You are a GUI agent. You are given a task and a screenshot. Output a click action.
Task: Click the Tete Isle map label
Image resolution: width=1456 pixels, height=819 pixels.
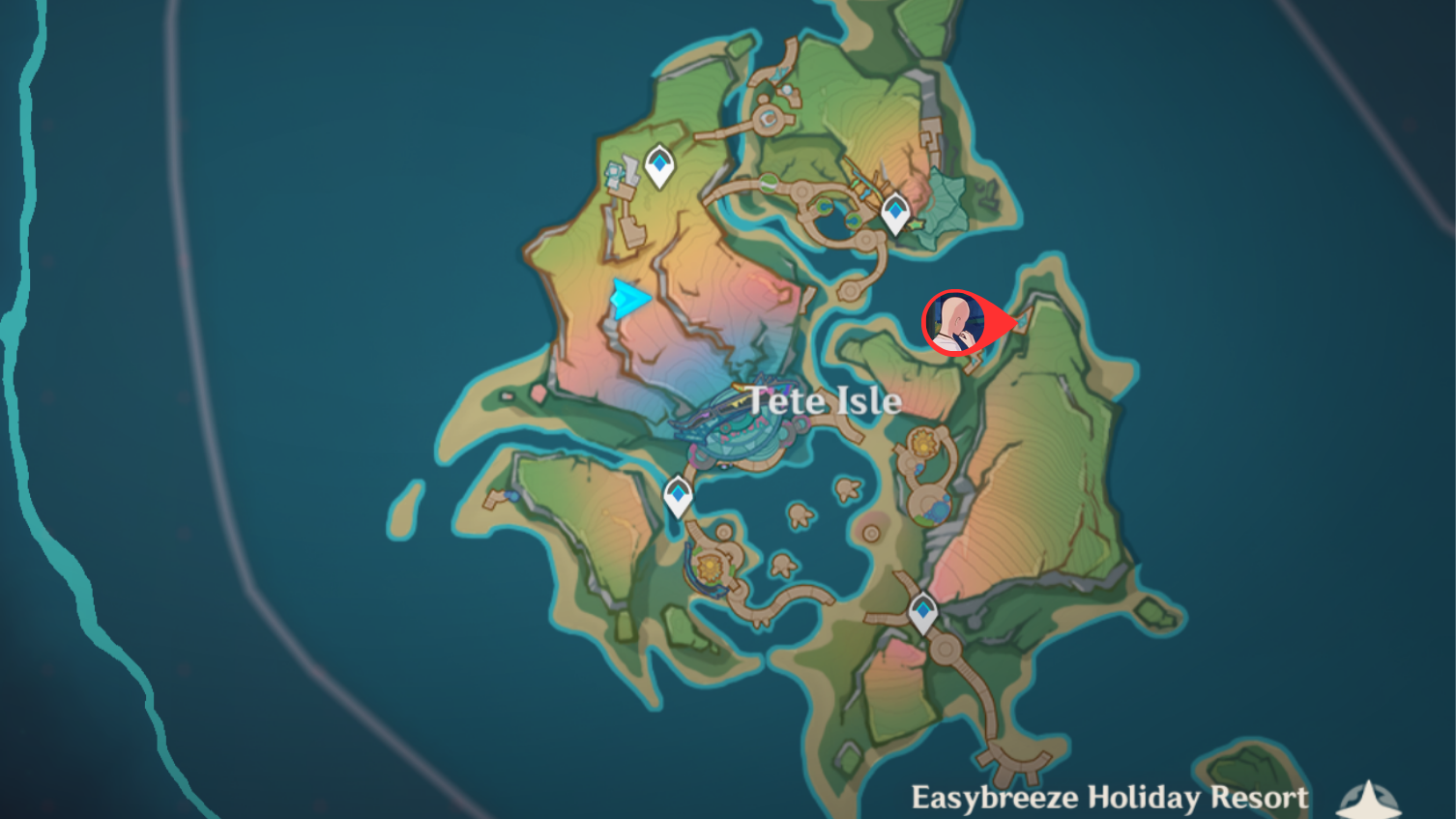(x=827, y=400)
